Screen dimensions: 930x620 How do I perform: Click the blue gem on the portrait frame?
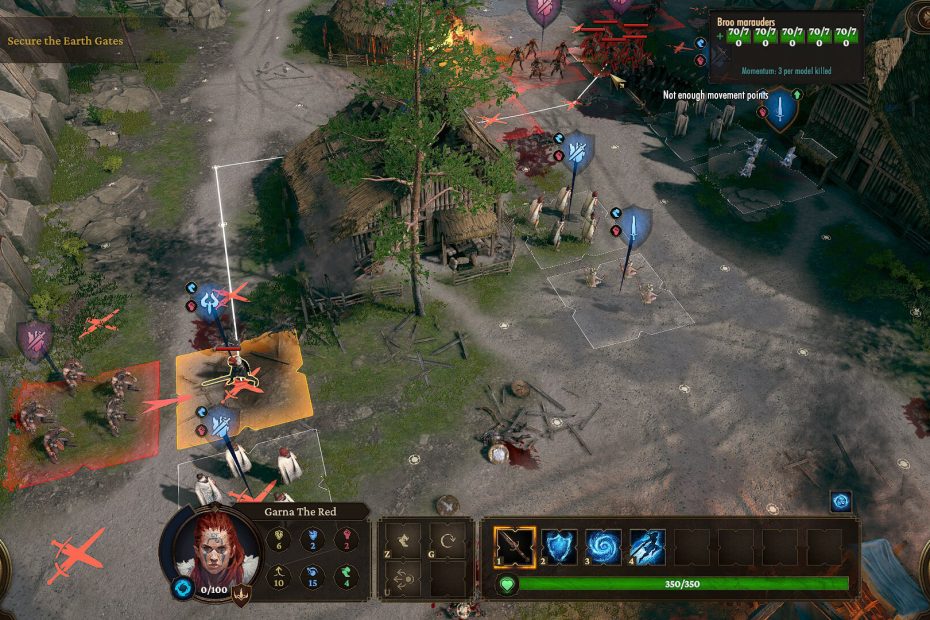click(x=182, y=589)
